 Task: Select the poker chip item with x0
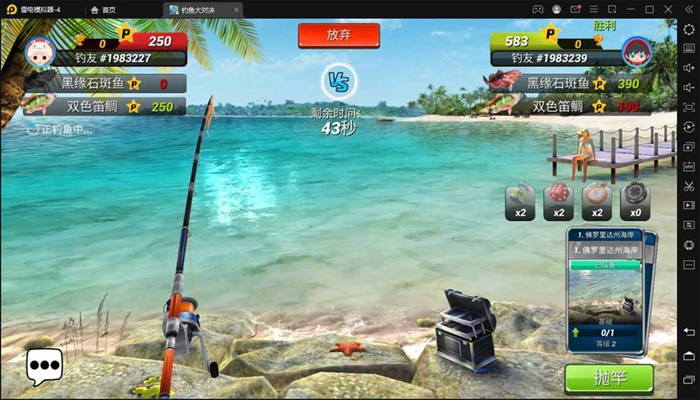(x=635, y=200)
